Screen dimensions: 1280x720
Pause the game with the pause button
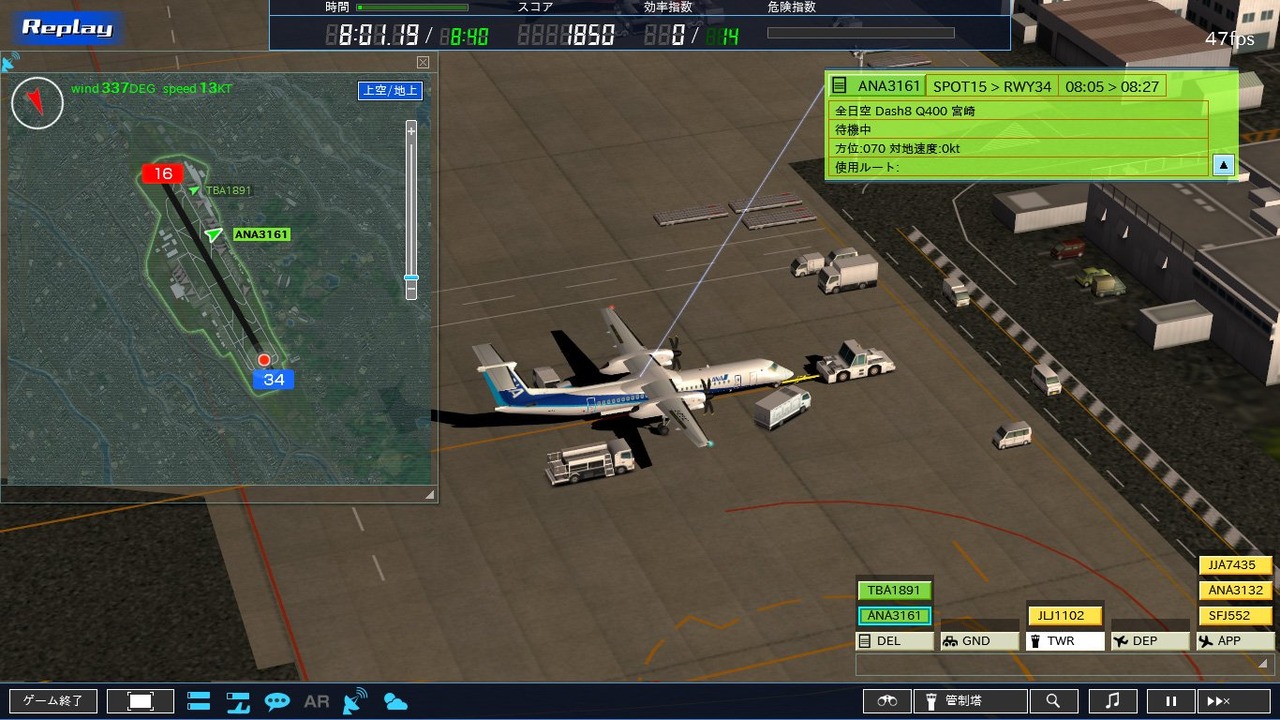point(1171,701)
